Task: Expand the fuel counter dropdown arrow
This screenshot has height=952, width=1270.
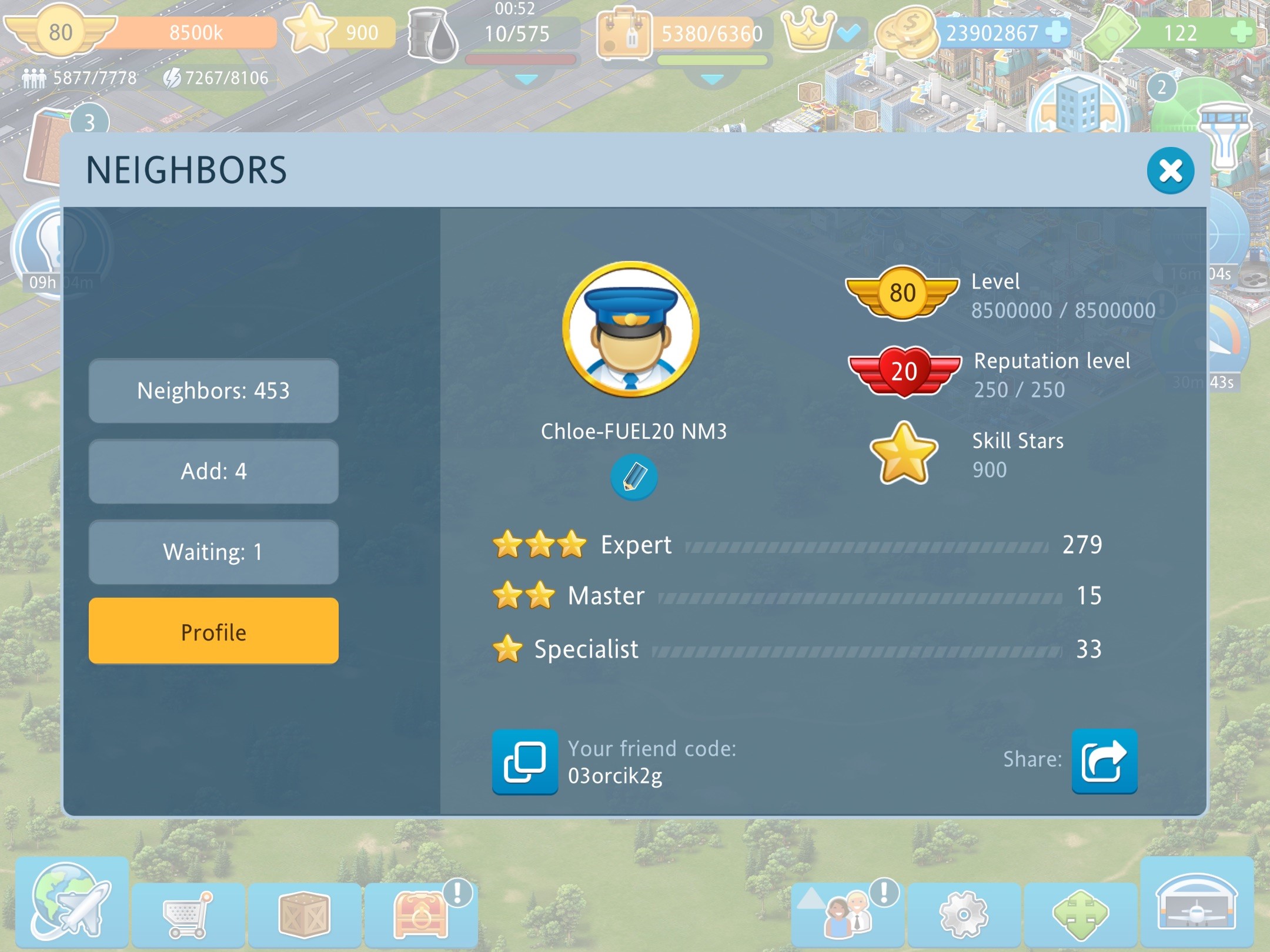Action: pyautogui.click(x=526, y=79)
